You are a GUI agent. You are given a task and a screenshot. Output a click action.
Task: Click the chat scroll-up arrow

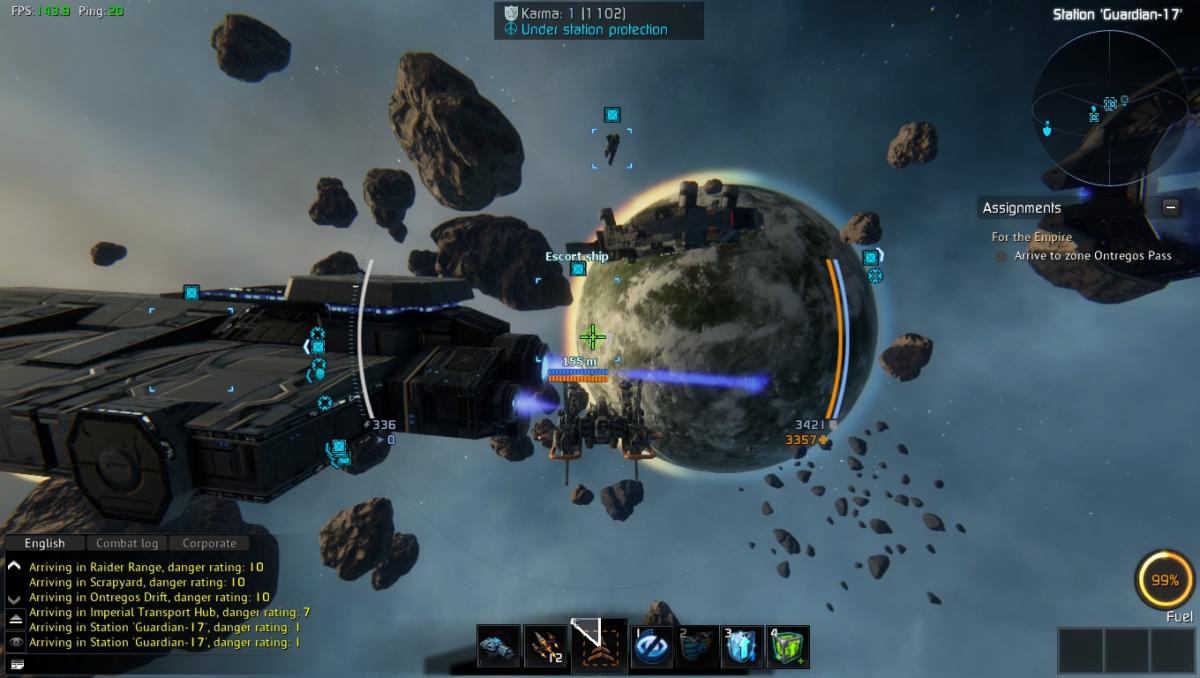point(15,566)
